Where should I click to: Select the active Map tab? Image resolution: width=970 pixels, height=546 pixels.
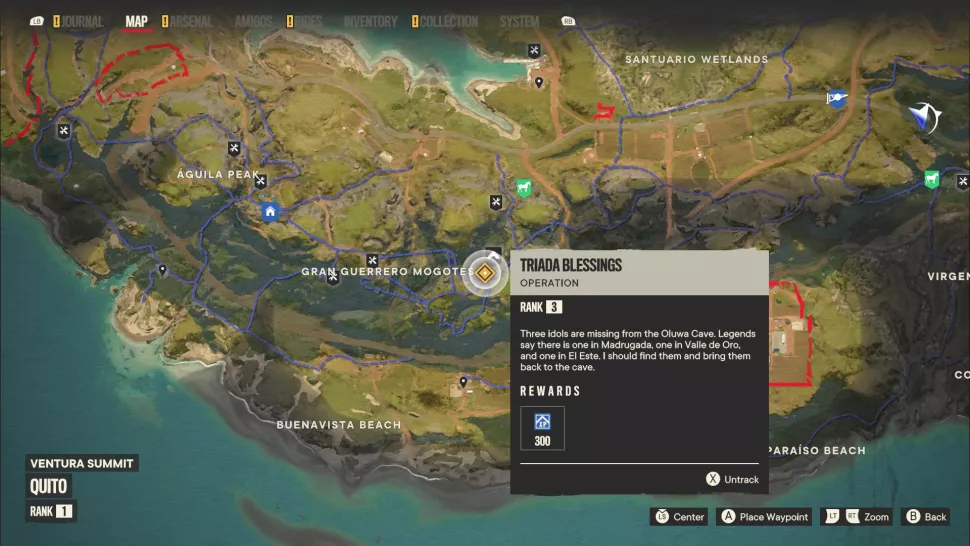(137, 21)
